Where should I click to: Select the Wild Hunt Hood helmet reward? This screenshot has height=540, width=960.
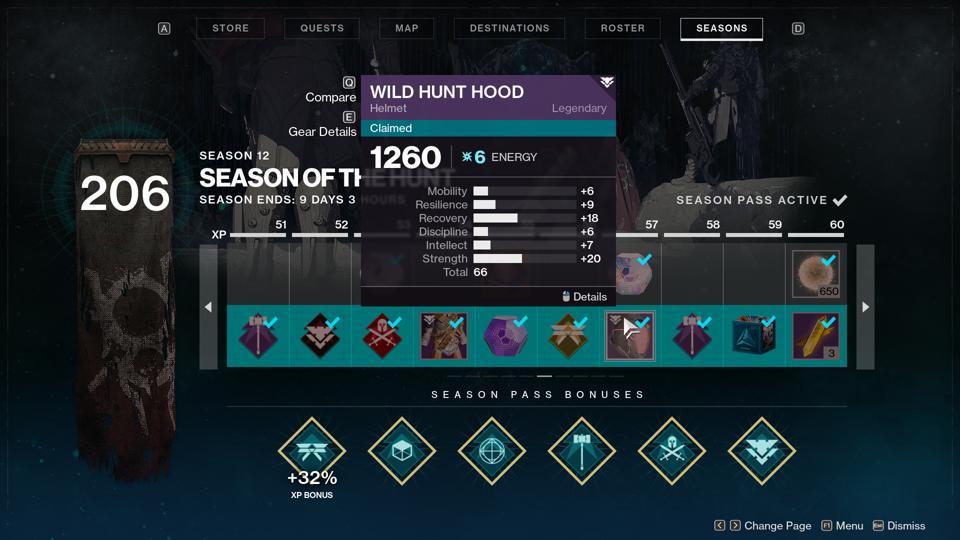tap(630, 336)
